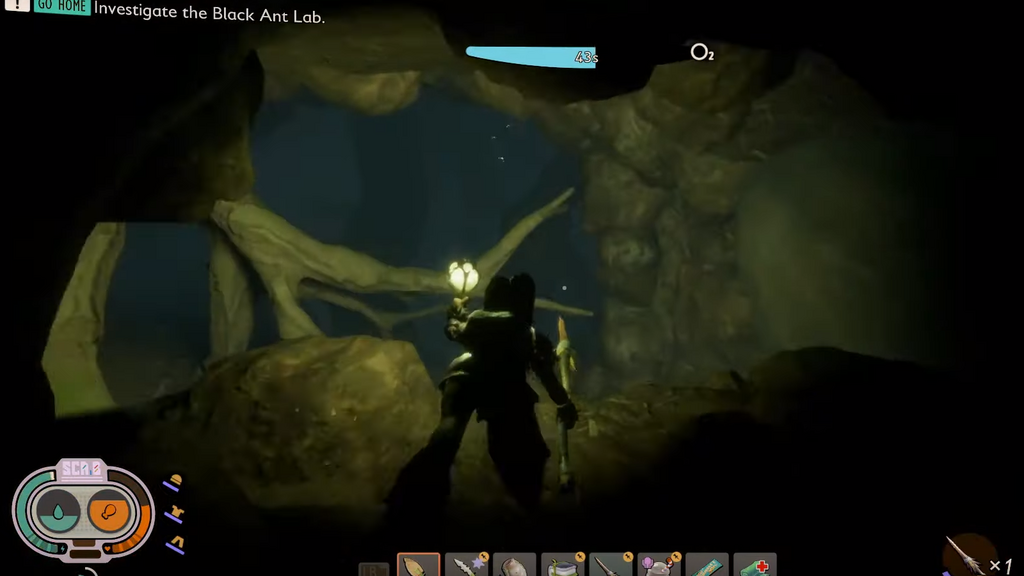Click the leg armor durability icon
The width and height of the screenshot is (1024, 576).
pyautogui.click(x=174, y=543)
